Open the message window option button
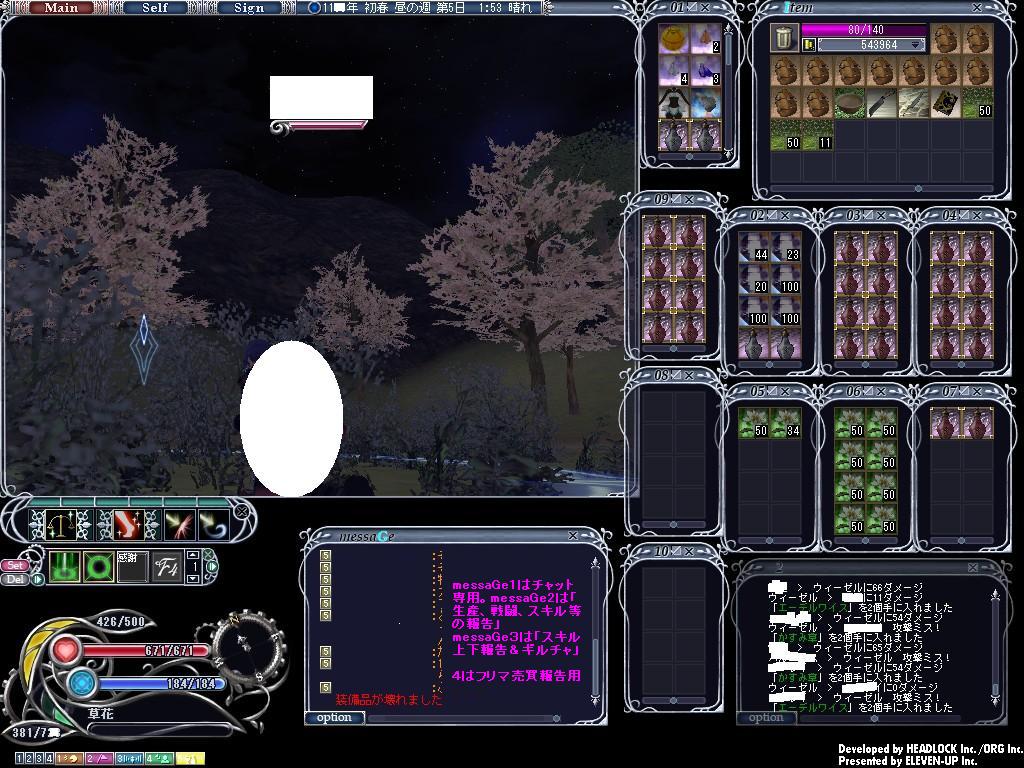The height and width of the screenshot is (768, 1024). [334, 717]
